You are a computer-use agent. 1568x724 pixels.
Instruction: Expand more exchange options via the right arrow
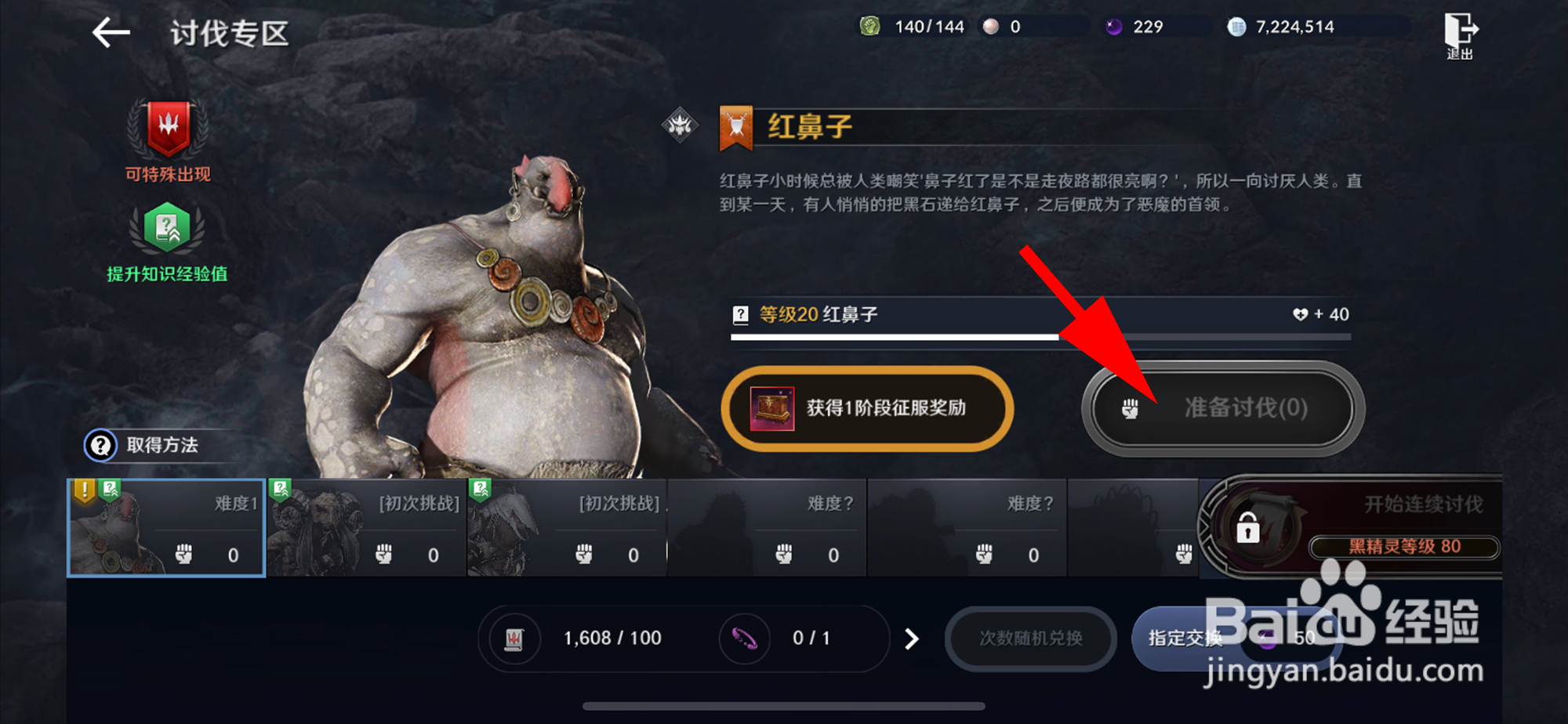point(912,639)
